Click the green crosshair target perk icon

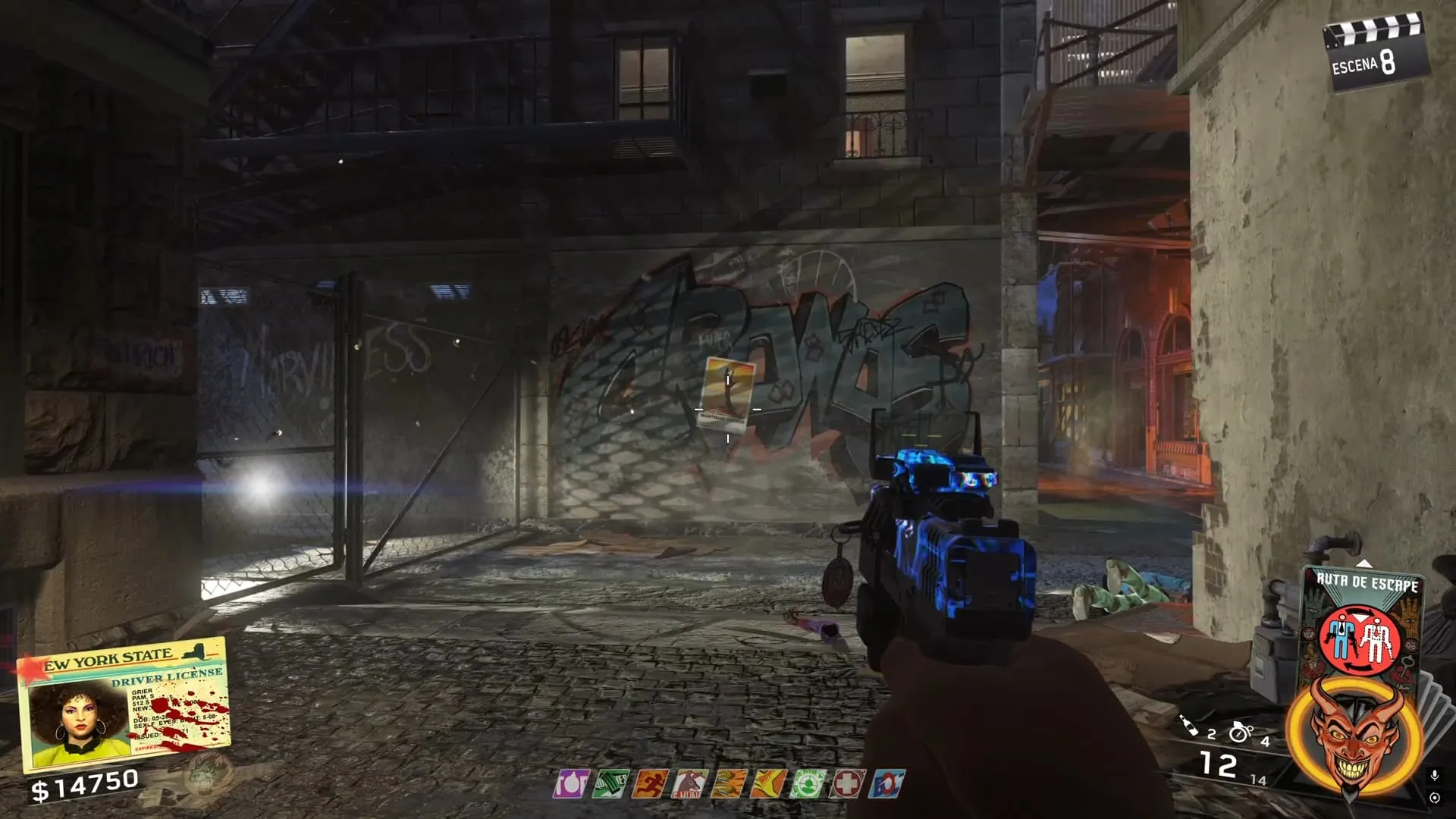(806, 783)
